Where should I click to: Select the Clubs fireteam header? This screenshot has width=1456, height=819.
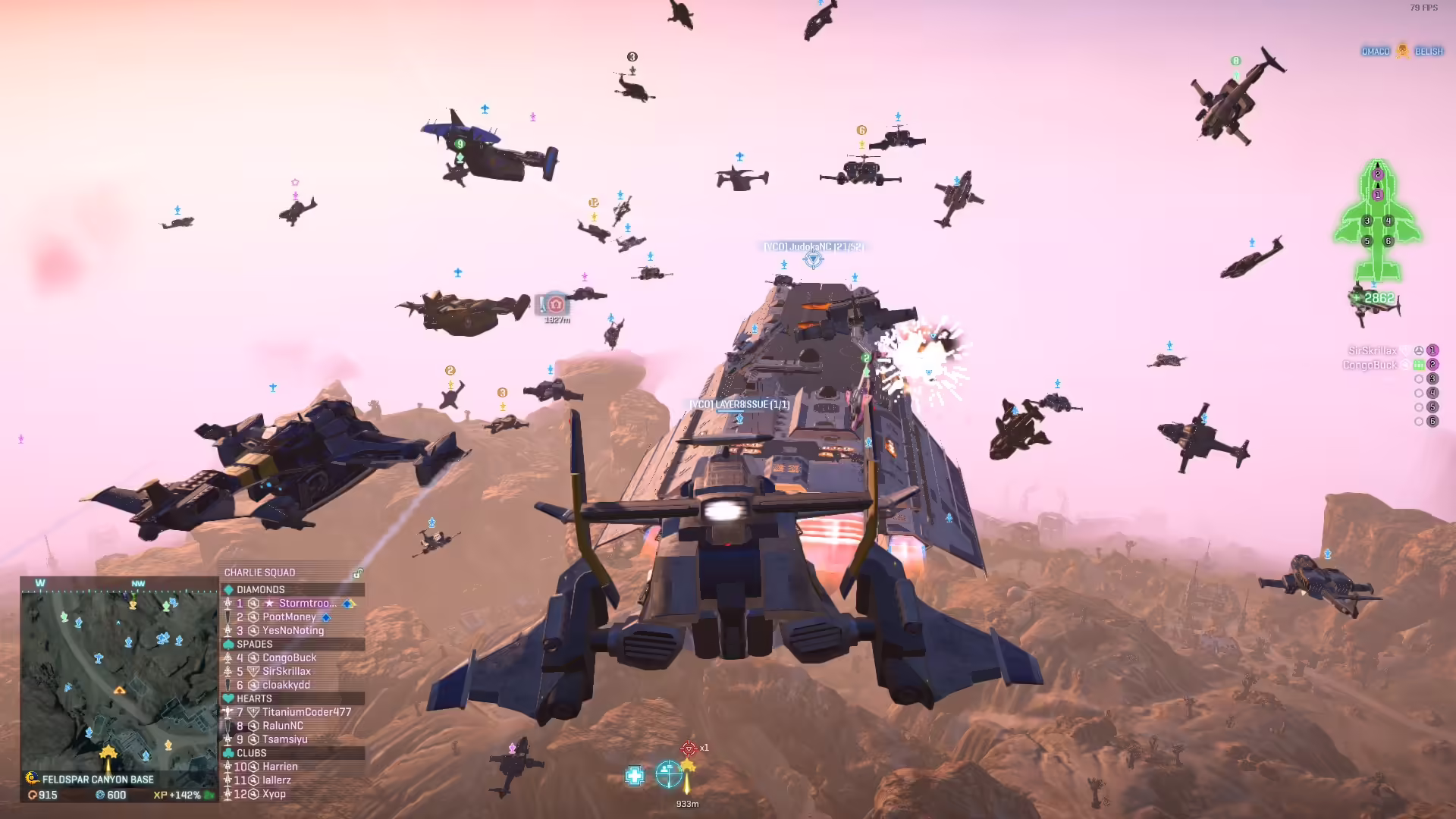[252, 753]
